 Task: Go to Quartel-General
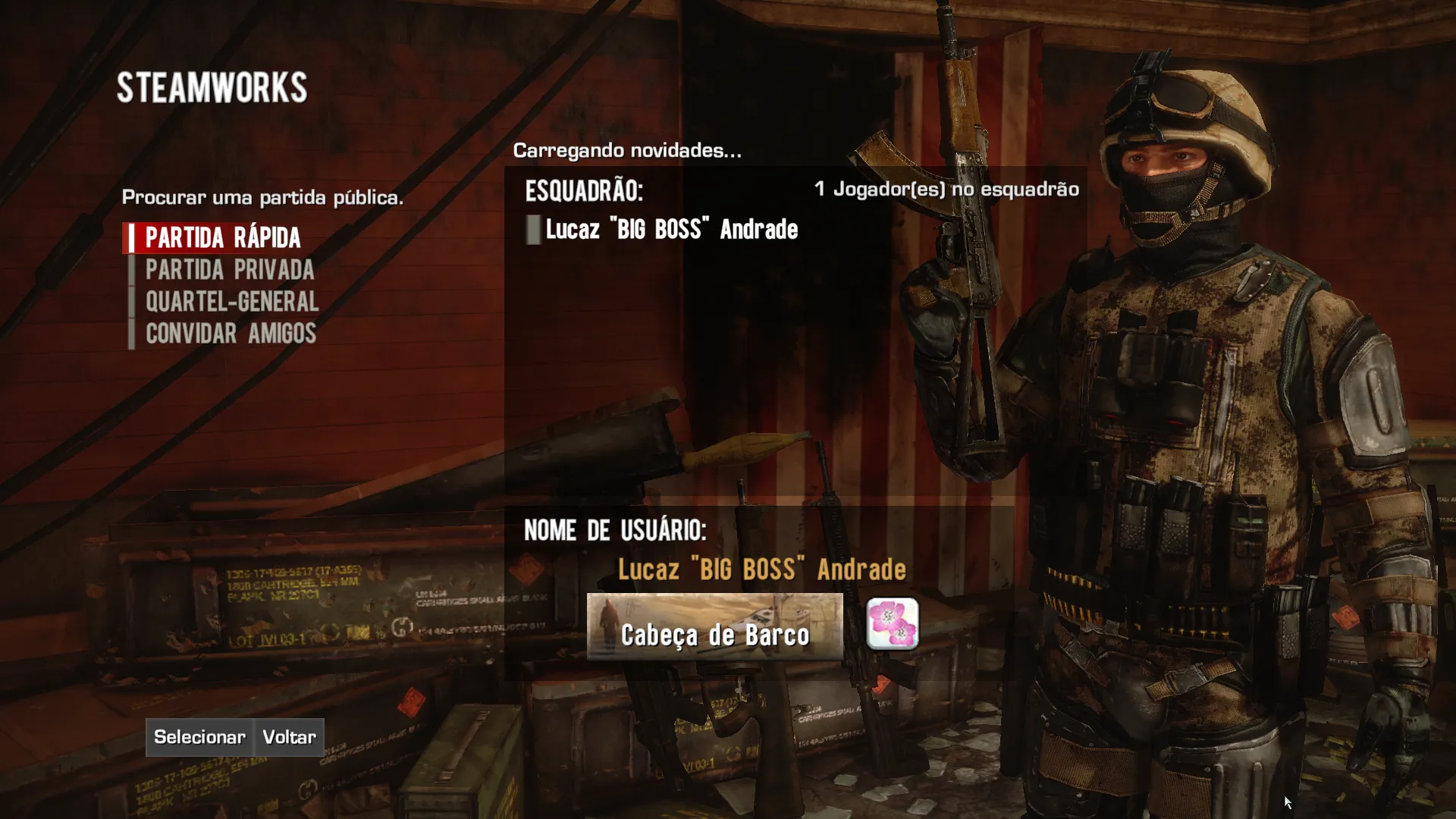[231, 302]
